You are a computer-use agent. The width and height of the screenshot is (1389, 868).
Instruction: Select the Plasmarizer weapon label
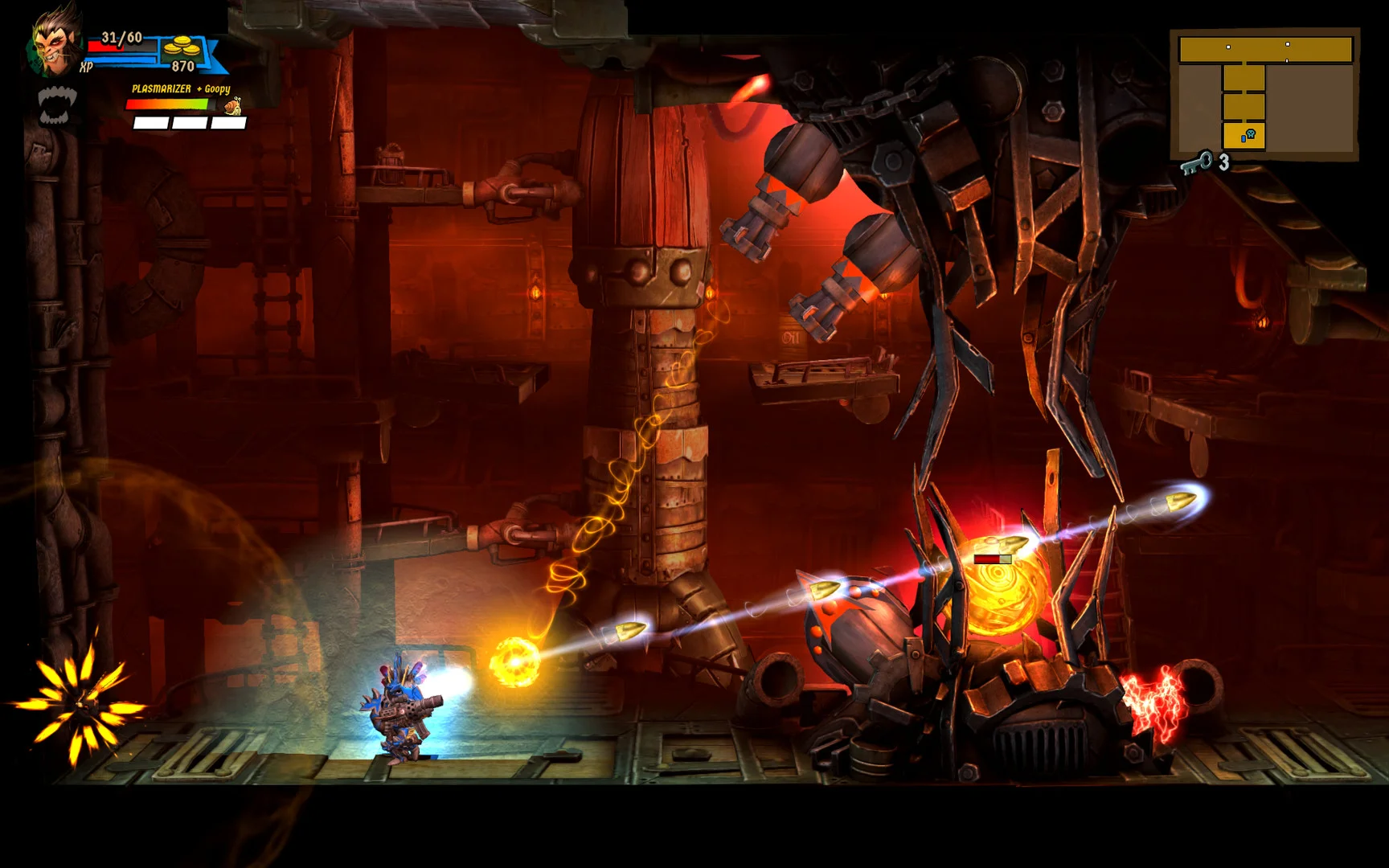click(162, 89)
